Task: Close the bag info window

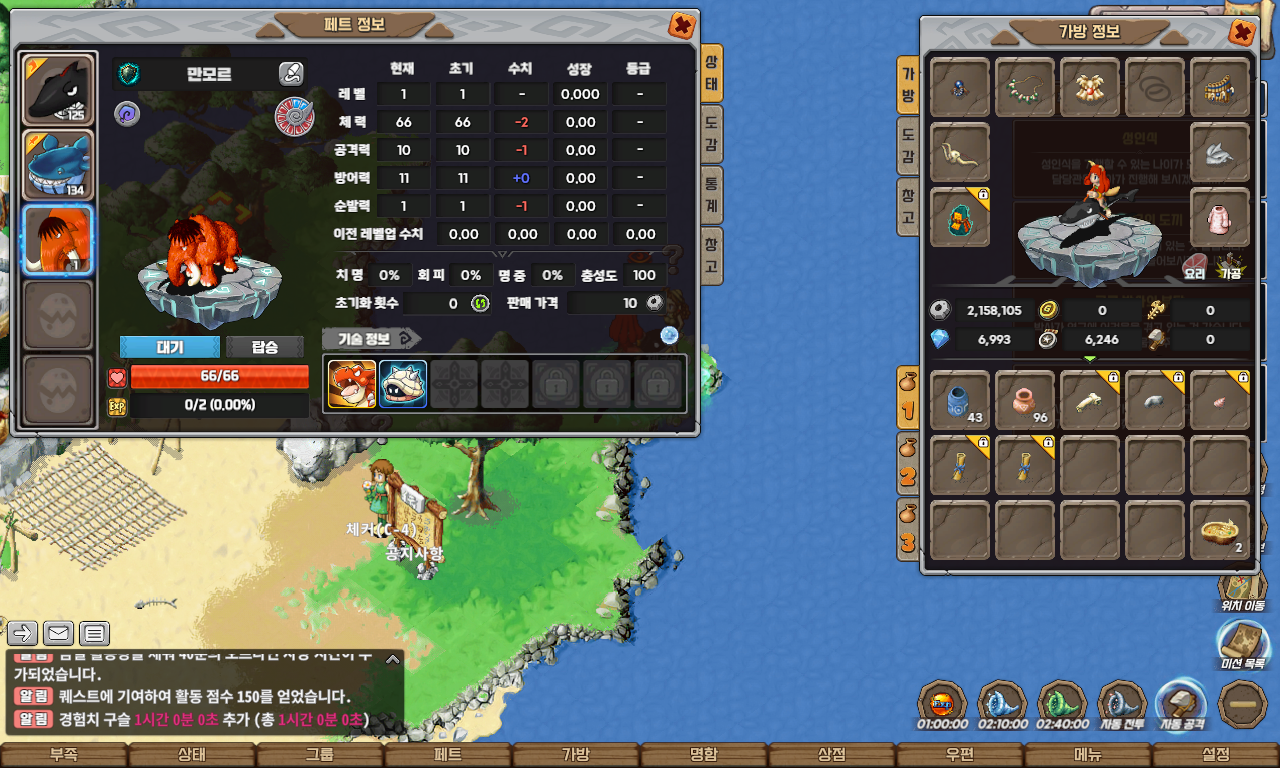Action: (1241, 33)
